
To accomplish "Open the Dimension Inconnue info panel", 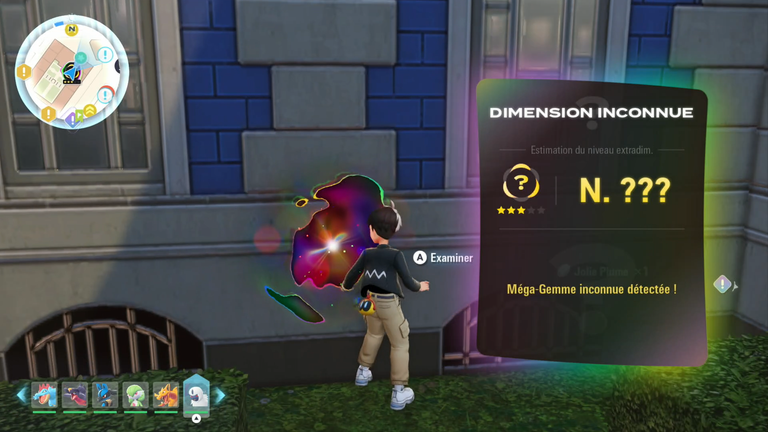I will tap(591, 222).
